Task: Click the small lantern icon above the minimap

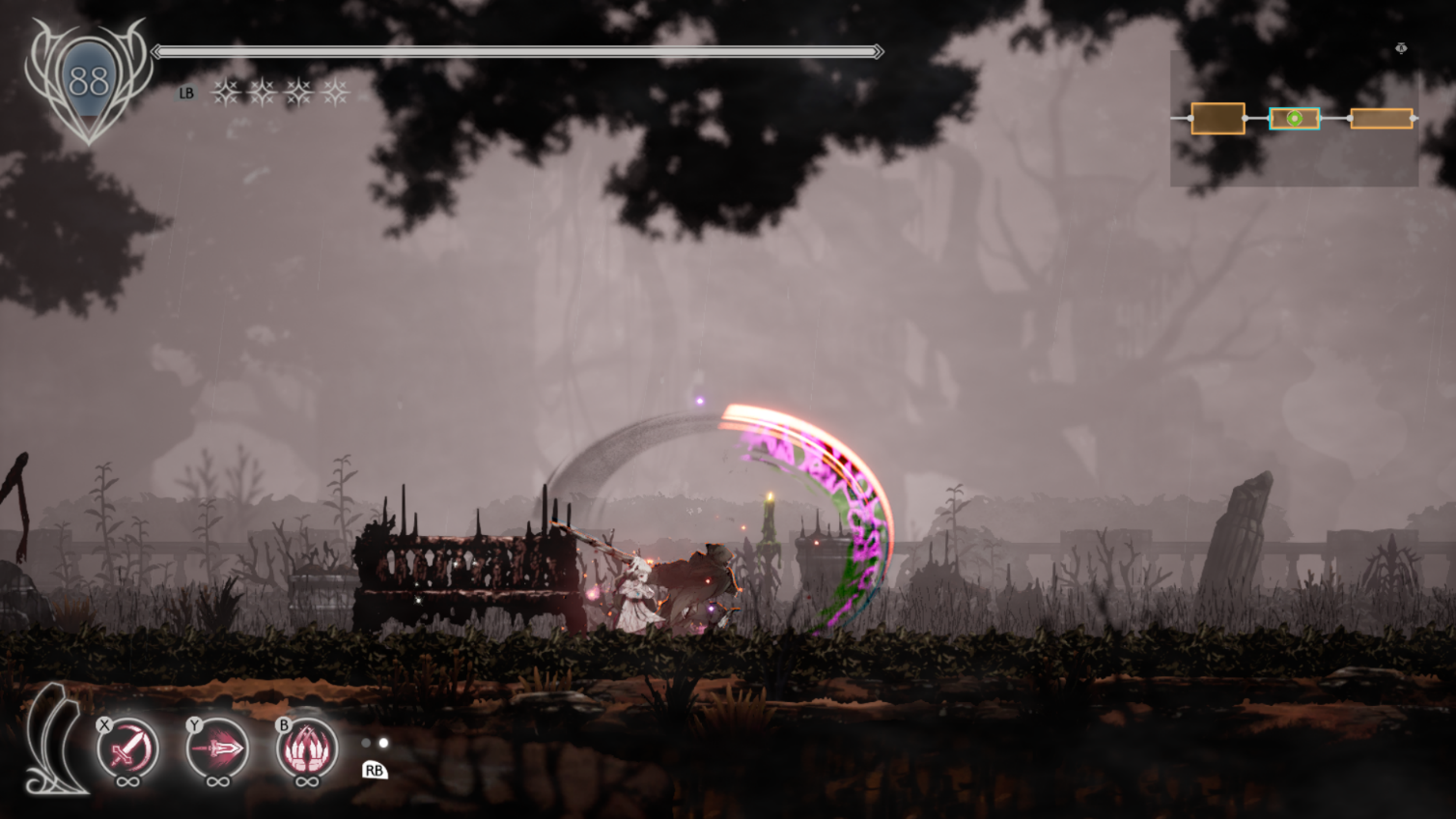Action: click(x=1401, y=48)
